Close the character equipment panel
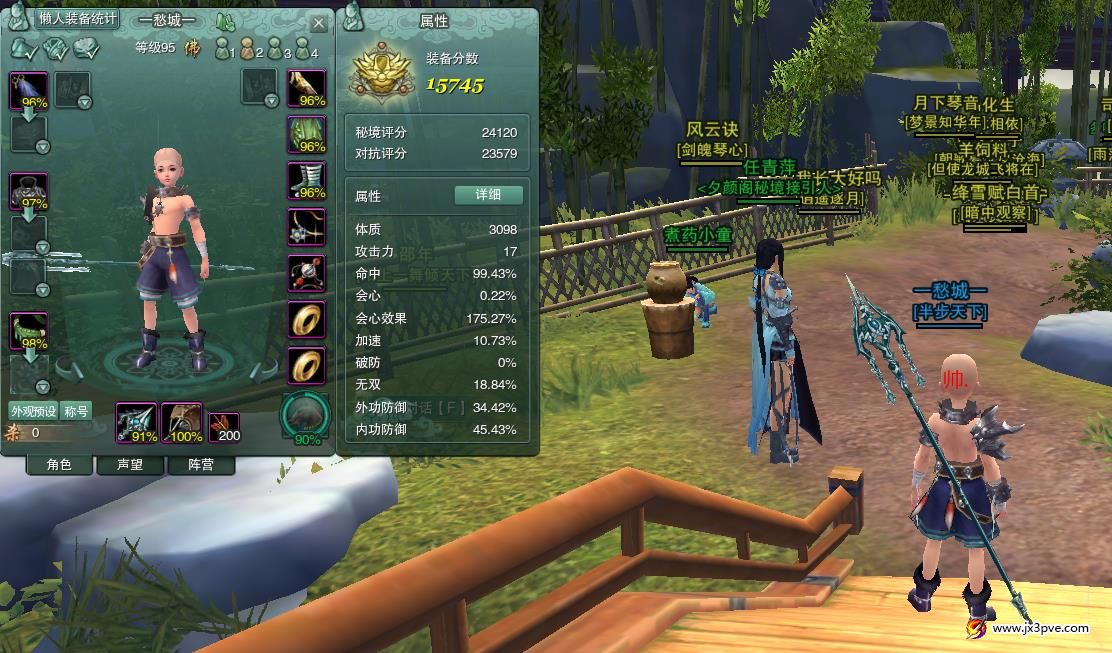Screen dimensions: 1112x653 319,23
